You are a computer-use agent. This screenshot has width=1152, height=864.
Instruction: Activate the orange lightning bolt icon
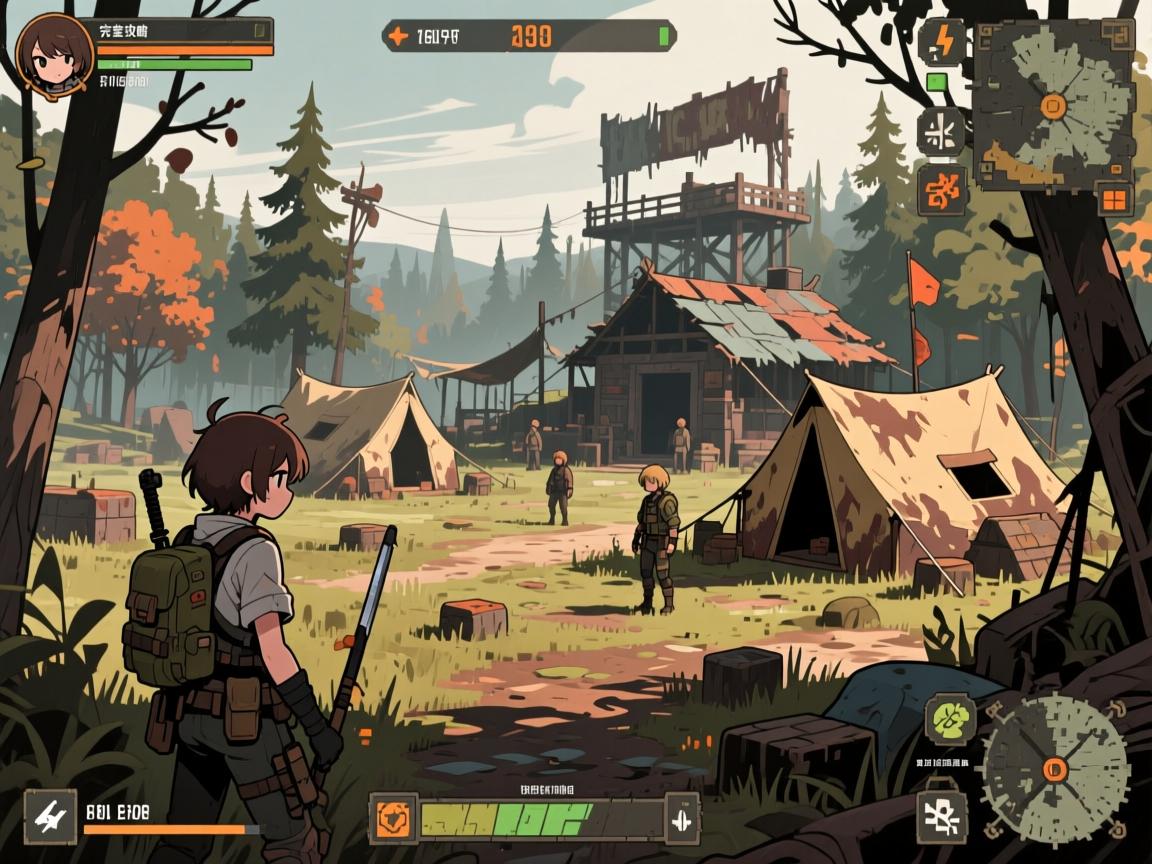click(x=942, y=42)
